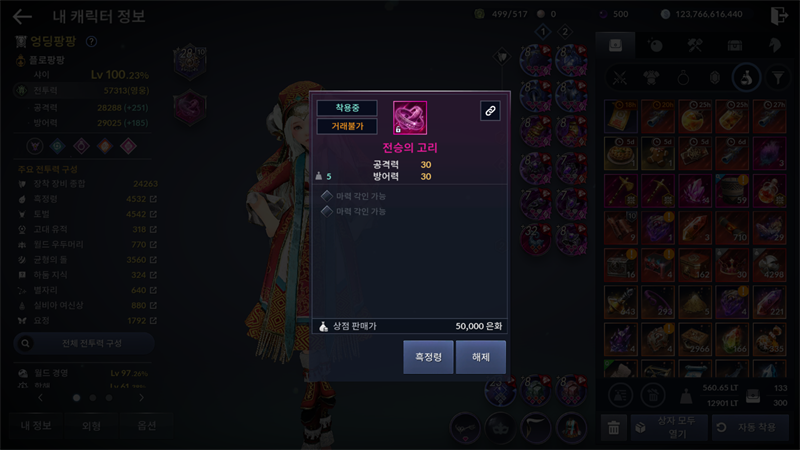Exit the screen via the door icon
The height and width of the screenshot is (450, 800).
click(x=780, y=15)
